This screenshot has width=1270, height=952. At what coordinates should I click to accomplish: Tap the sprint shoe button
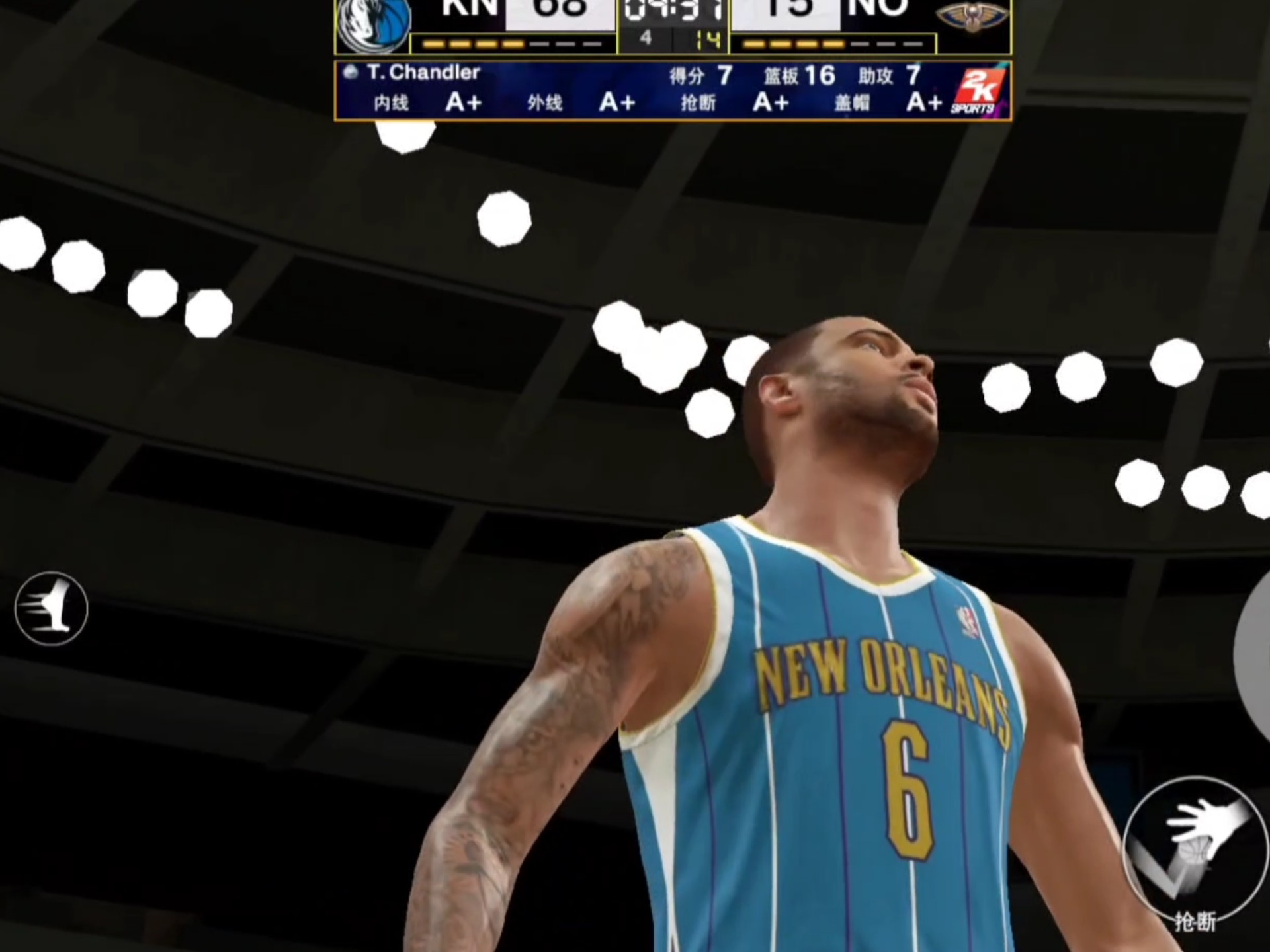tap(51, 608)
